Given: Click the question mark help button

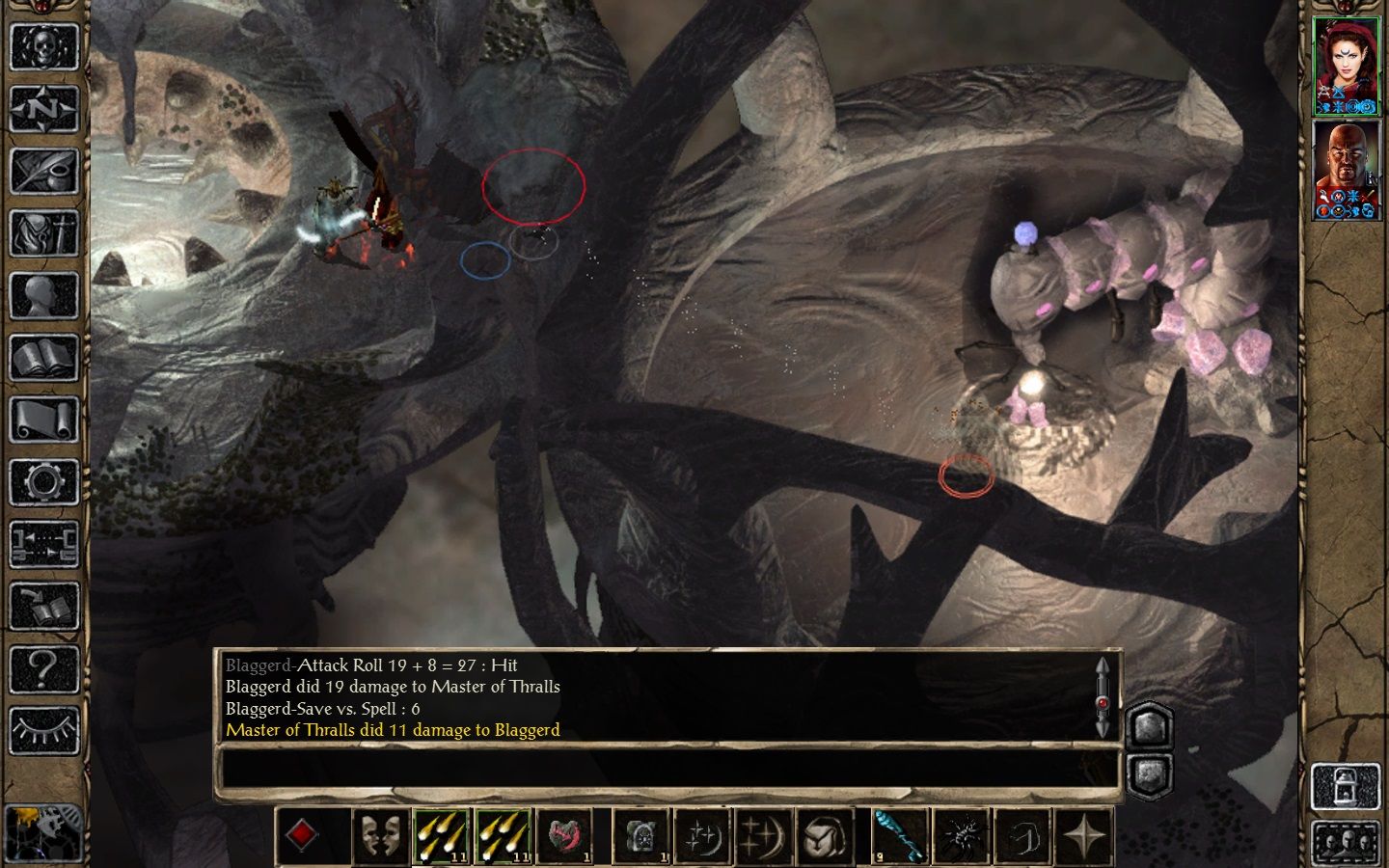Looking at the screenshot, I should (x=43, y=667).
